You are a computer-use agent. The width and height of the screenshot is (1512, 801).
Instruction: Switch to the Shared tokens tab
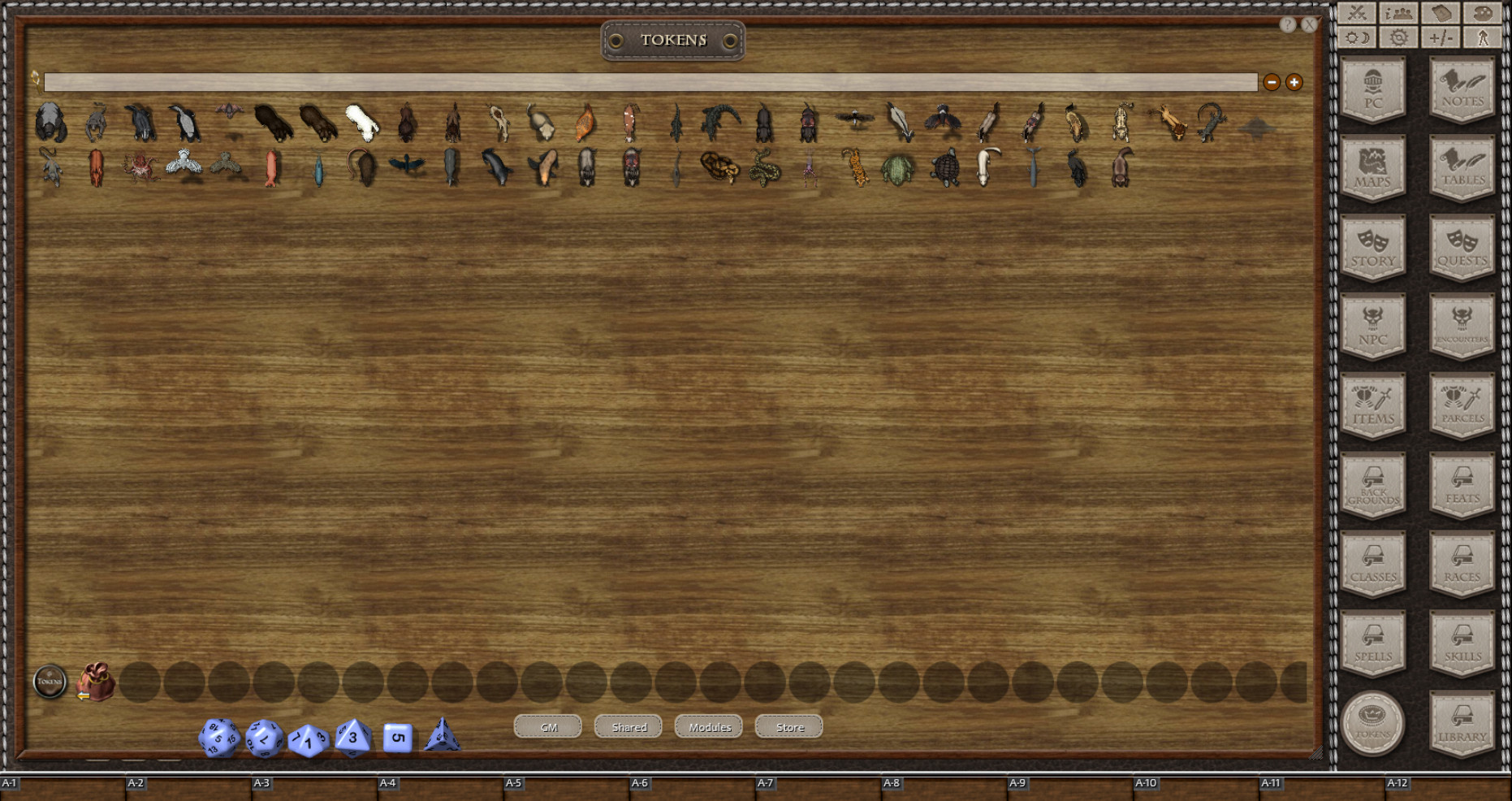click(x=628, y=726)
